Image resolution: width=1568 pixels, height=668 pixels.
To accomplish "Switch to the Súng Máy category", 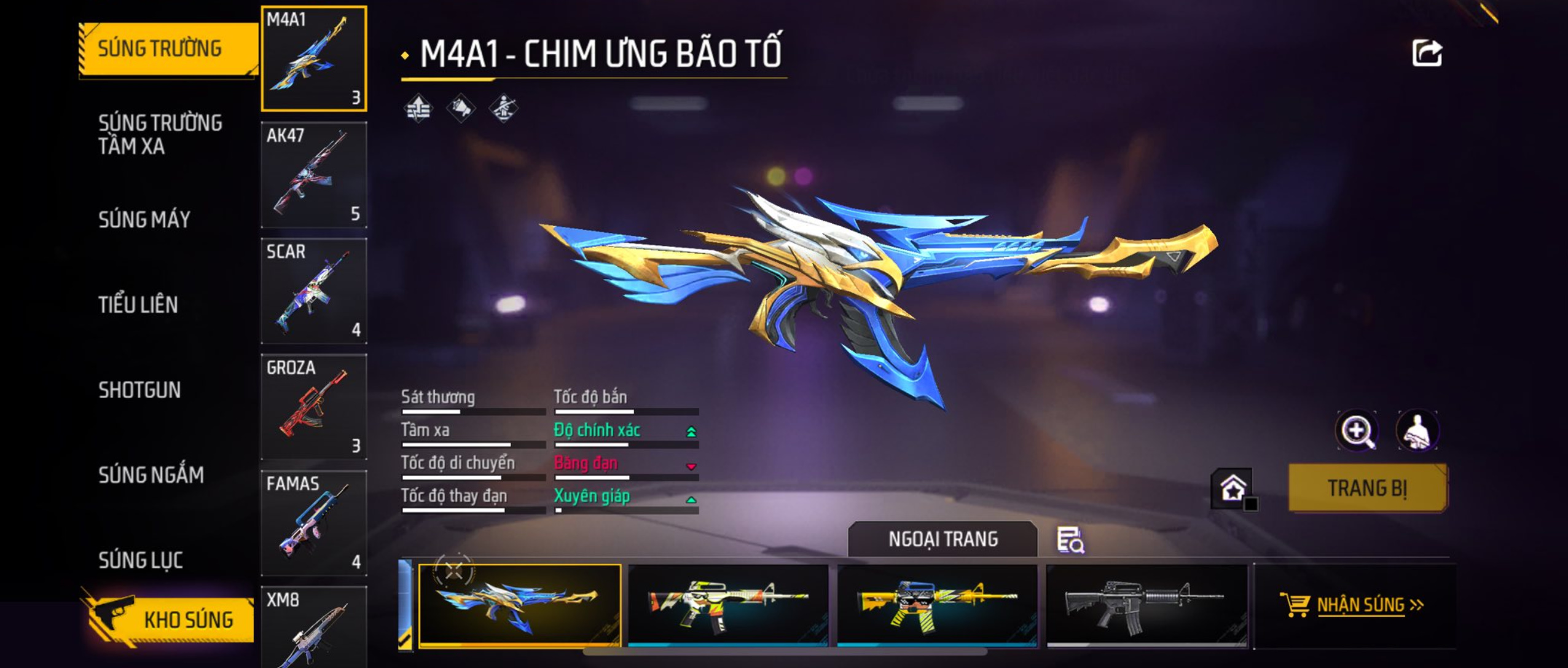I will click(x=144, y=219).
